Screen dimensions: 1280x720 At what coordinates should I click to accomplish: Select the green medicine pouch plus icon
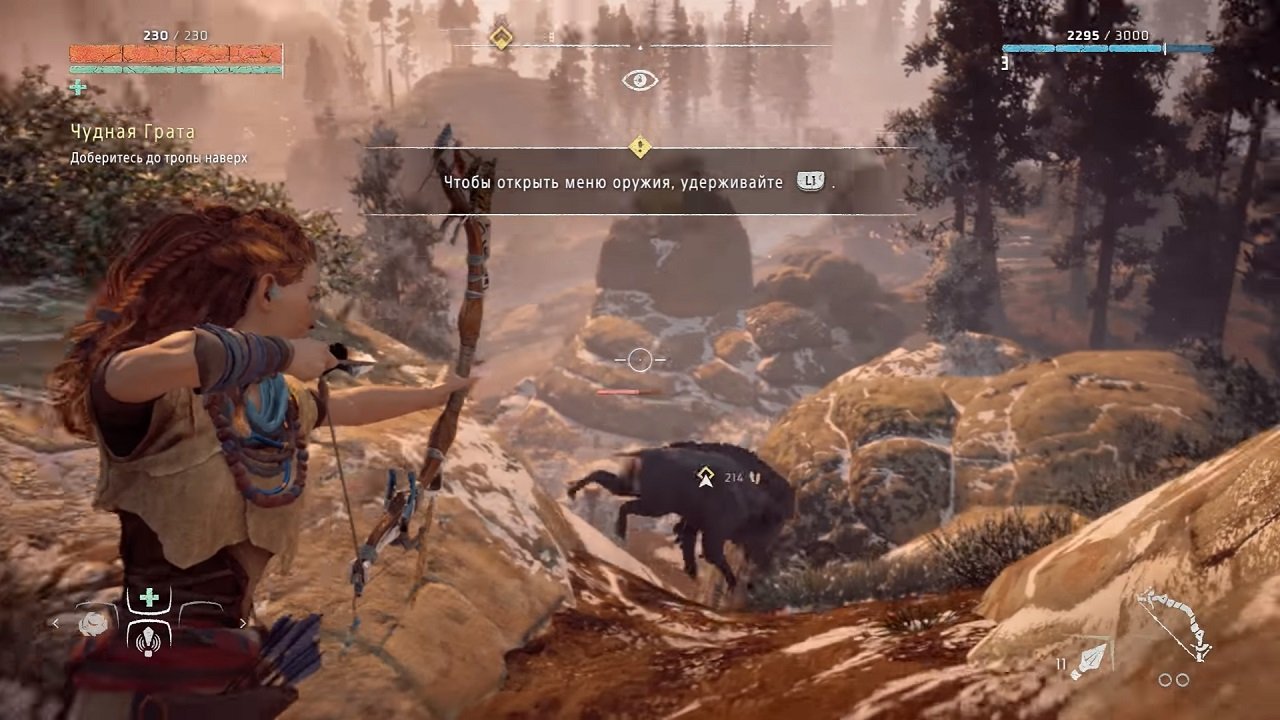click(148, 597)
